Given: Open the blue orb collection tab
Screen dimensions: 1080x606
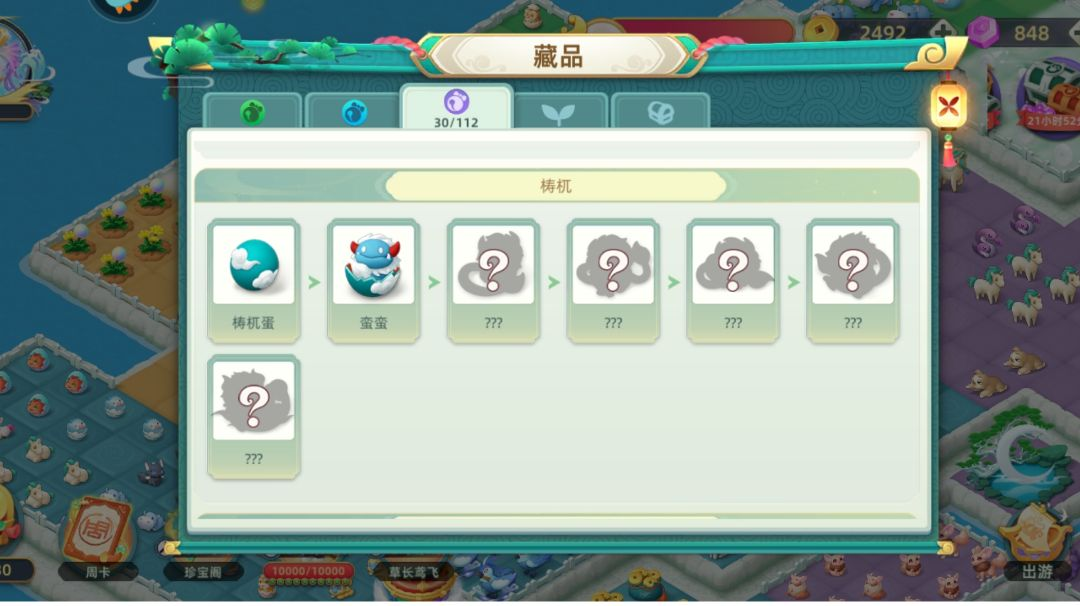Looking at the screenshot, I should tap(354, 112).
